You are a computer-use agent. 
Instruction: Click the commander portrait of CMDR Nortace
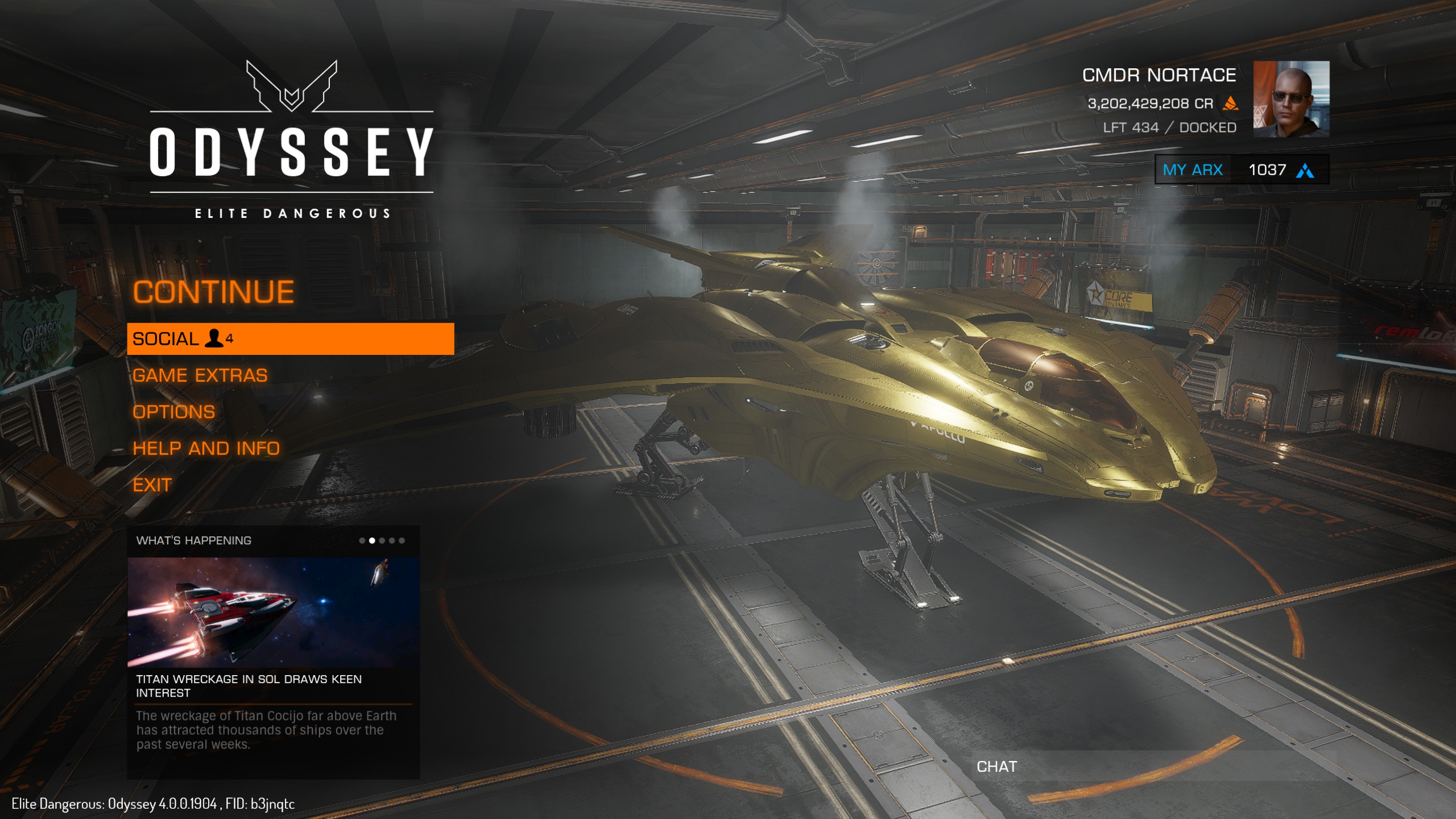pos(1291,99)
